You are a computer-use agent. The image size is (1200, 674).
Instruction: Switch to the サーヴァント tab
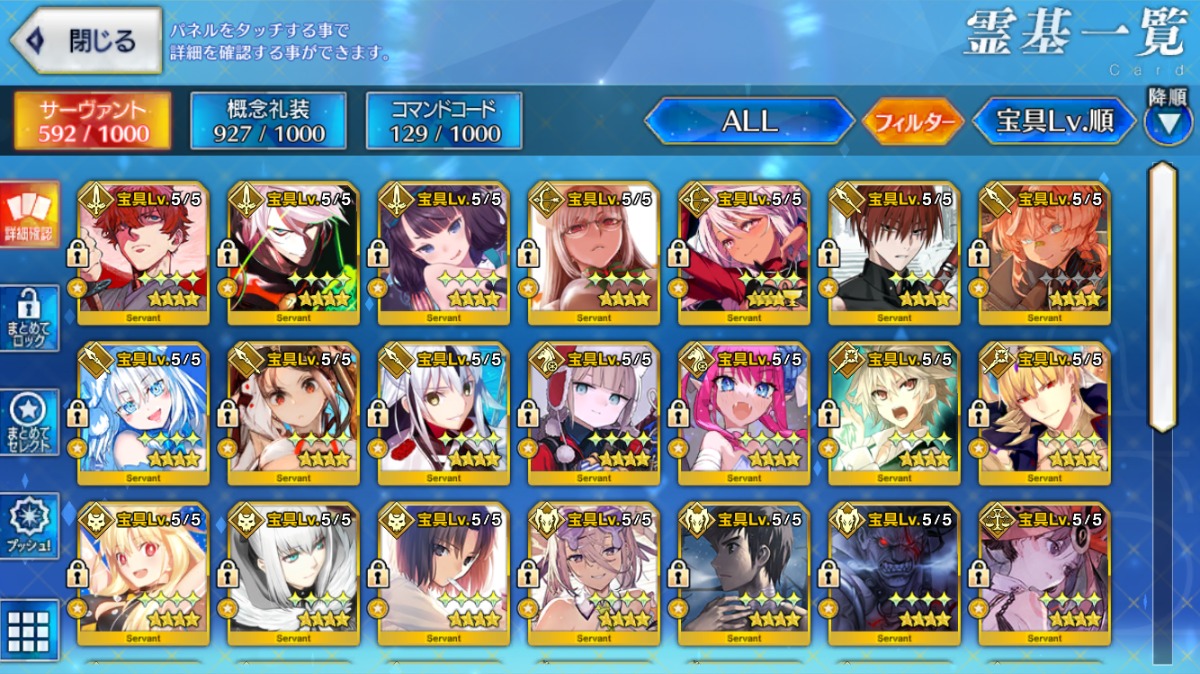coord(92,121)
